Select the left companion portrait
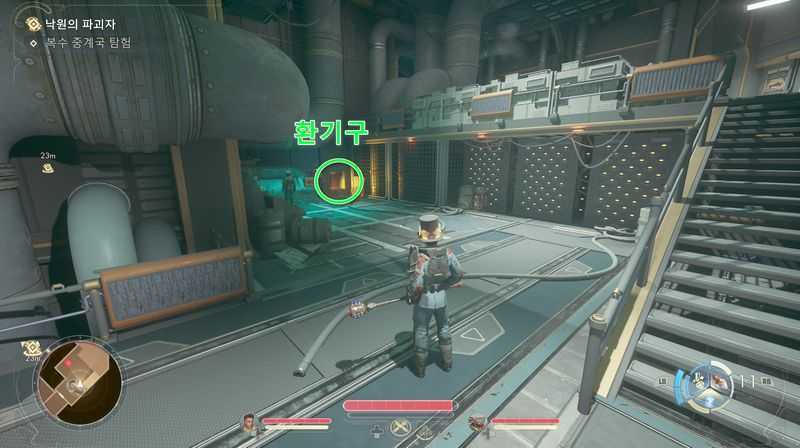The image size is (800, 448). tap(249, 423)
